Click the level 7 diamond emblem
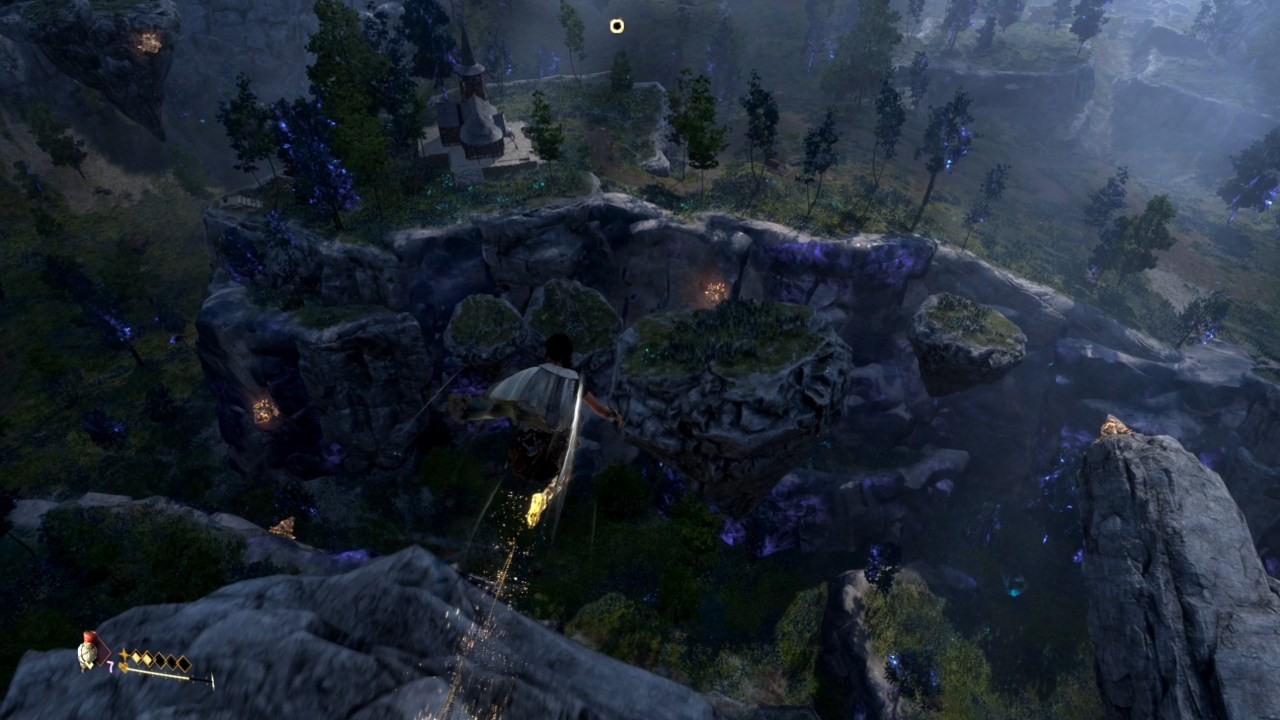This screenshot has height=720, width=1280. tap(103, 652)
